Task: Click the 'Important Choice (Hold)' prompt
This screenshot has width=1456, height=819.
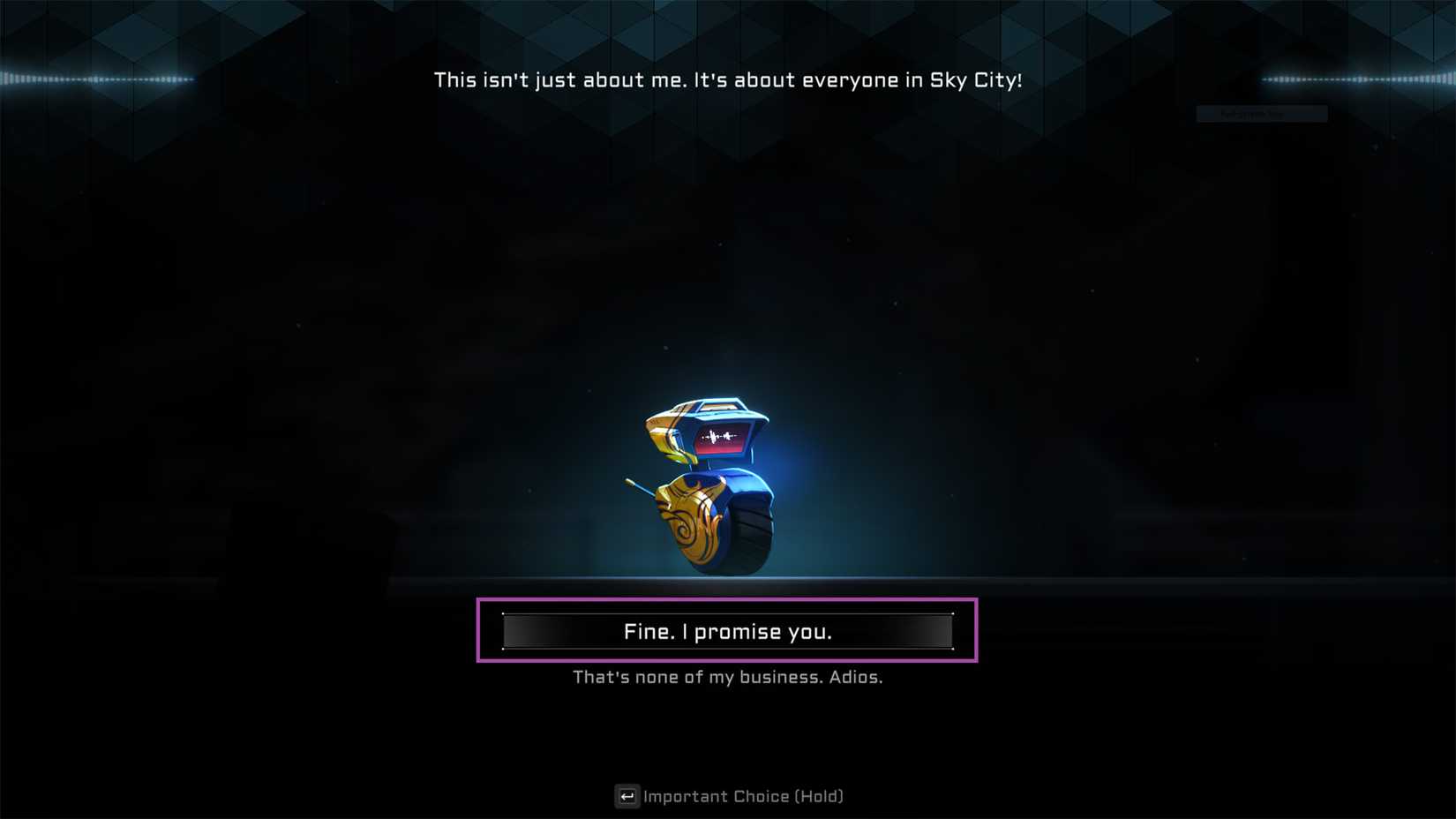Action: [744, 796]
